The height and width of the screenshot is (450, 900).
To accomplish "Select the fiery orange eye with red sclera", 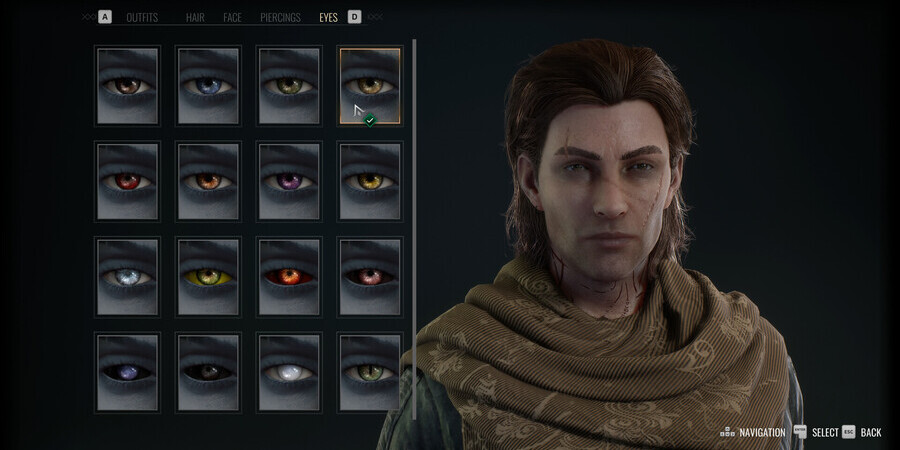I will [x=289, y=276].
